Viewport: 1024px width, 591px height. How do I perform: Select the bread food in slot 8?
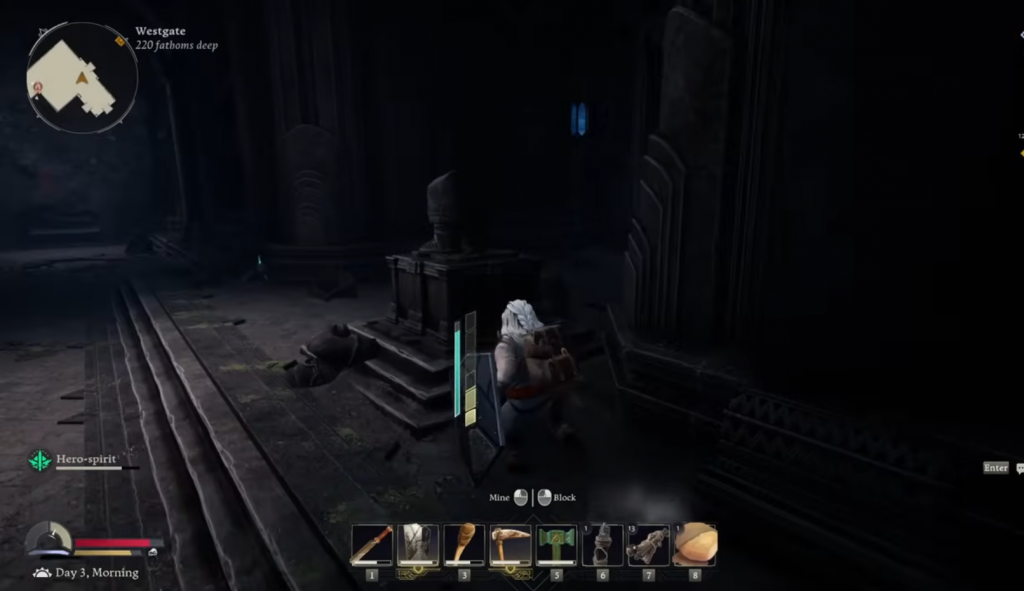click(694, 545)
